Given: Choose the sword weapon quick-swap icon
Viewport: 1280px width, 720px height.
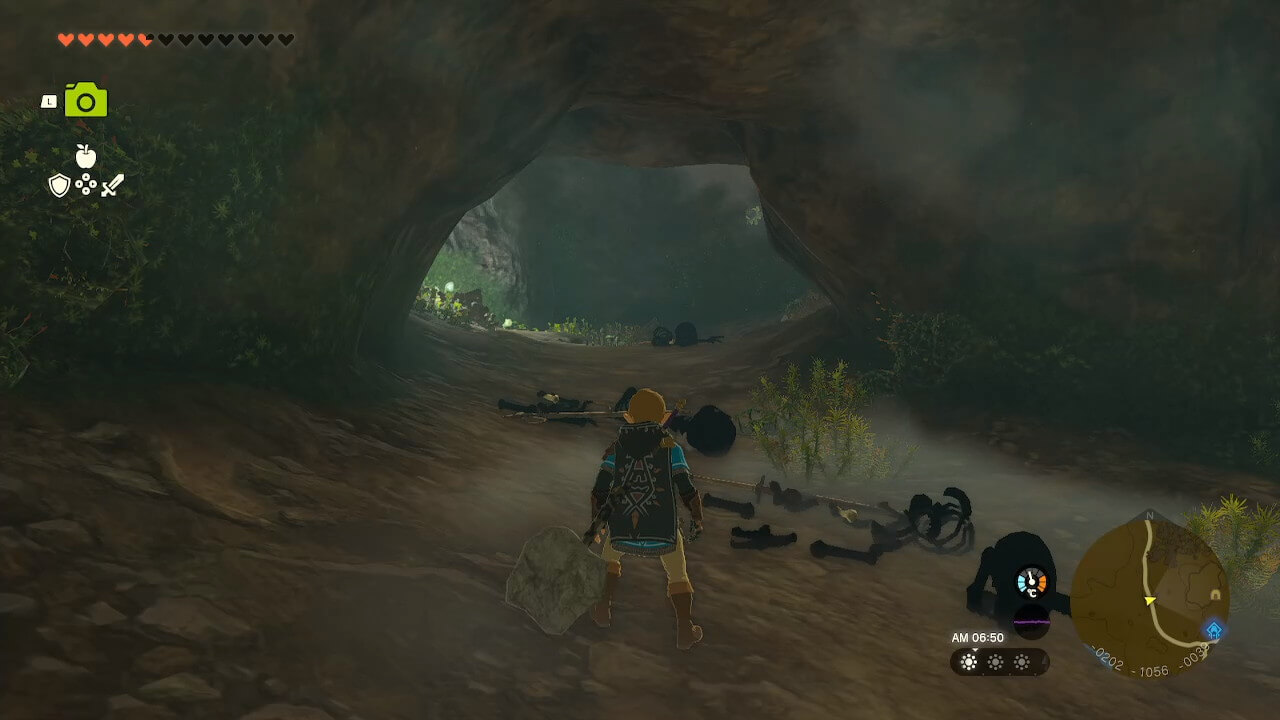Looking at the screenshot, I should coord(112,185).
